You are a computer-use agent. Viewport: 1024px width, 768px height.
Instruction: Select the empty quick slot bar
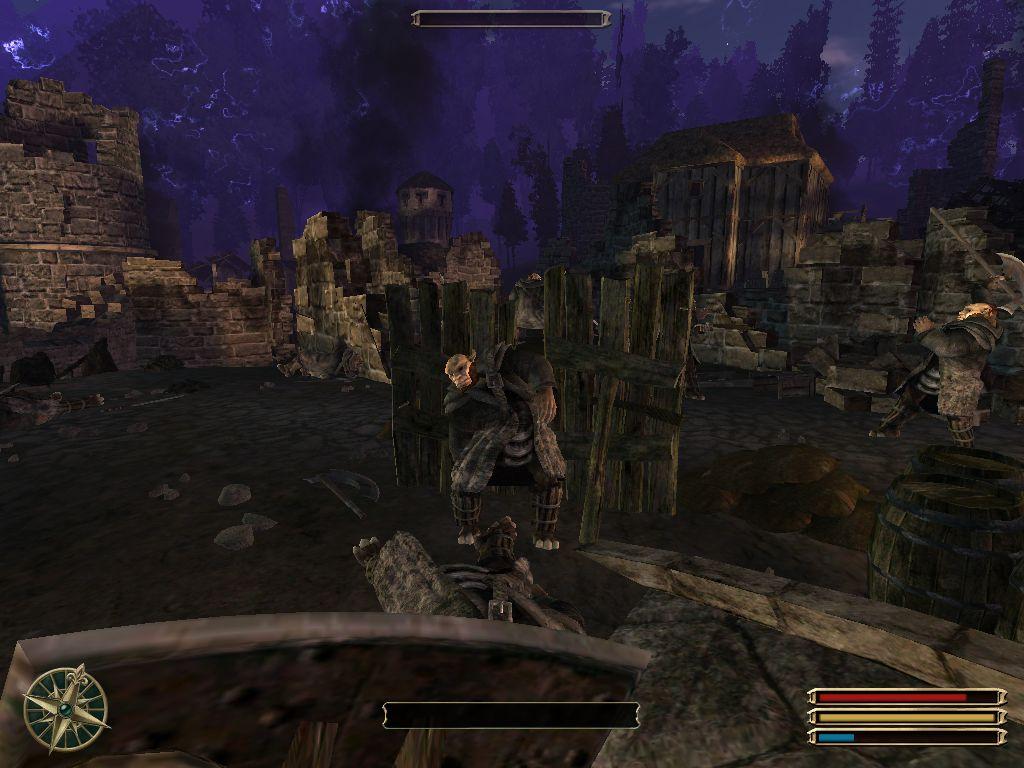(511, 715)
